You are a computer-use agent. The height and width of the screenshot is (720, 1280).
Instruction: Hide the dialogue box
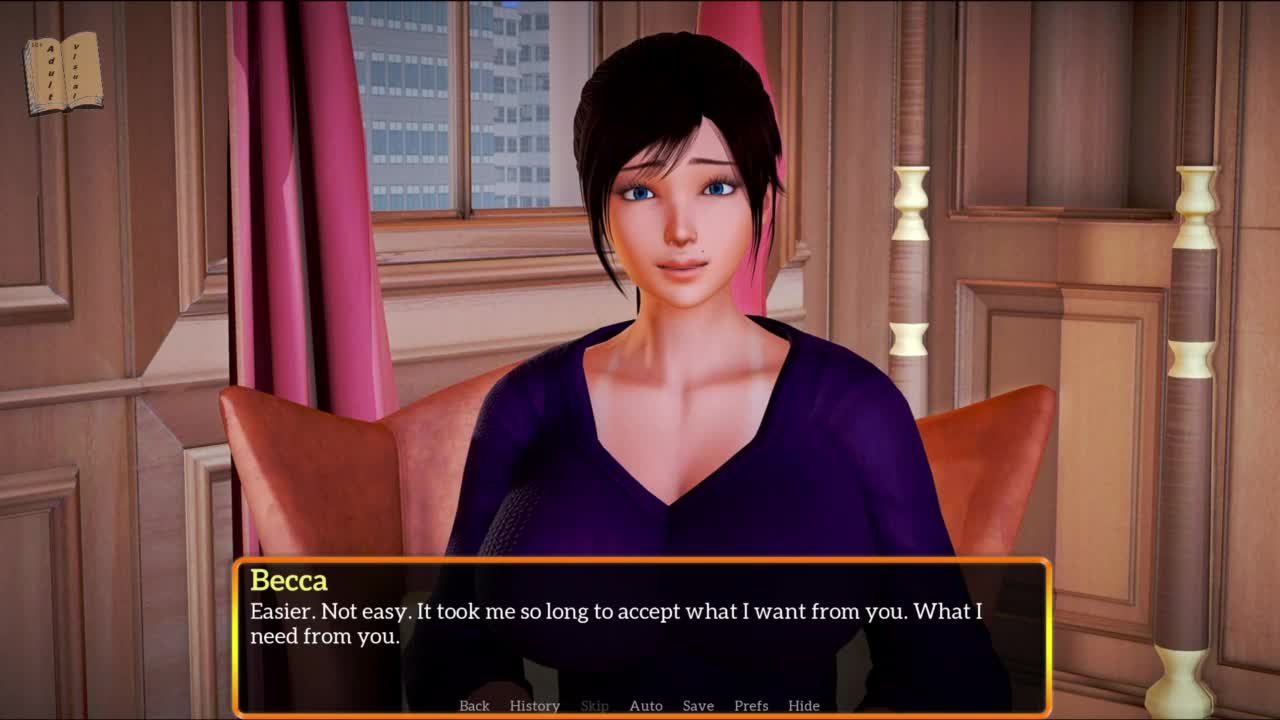[804, 705]
